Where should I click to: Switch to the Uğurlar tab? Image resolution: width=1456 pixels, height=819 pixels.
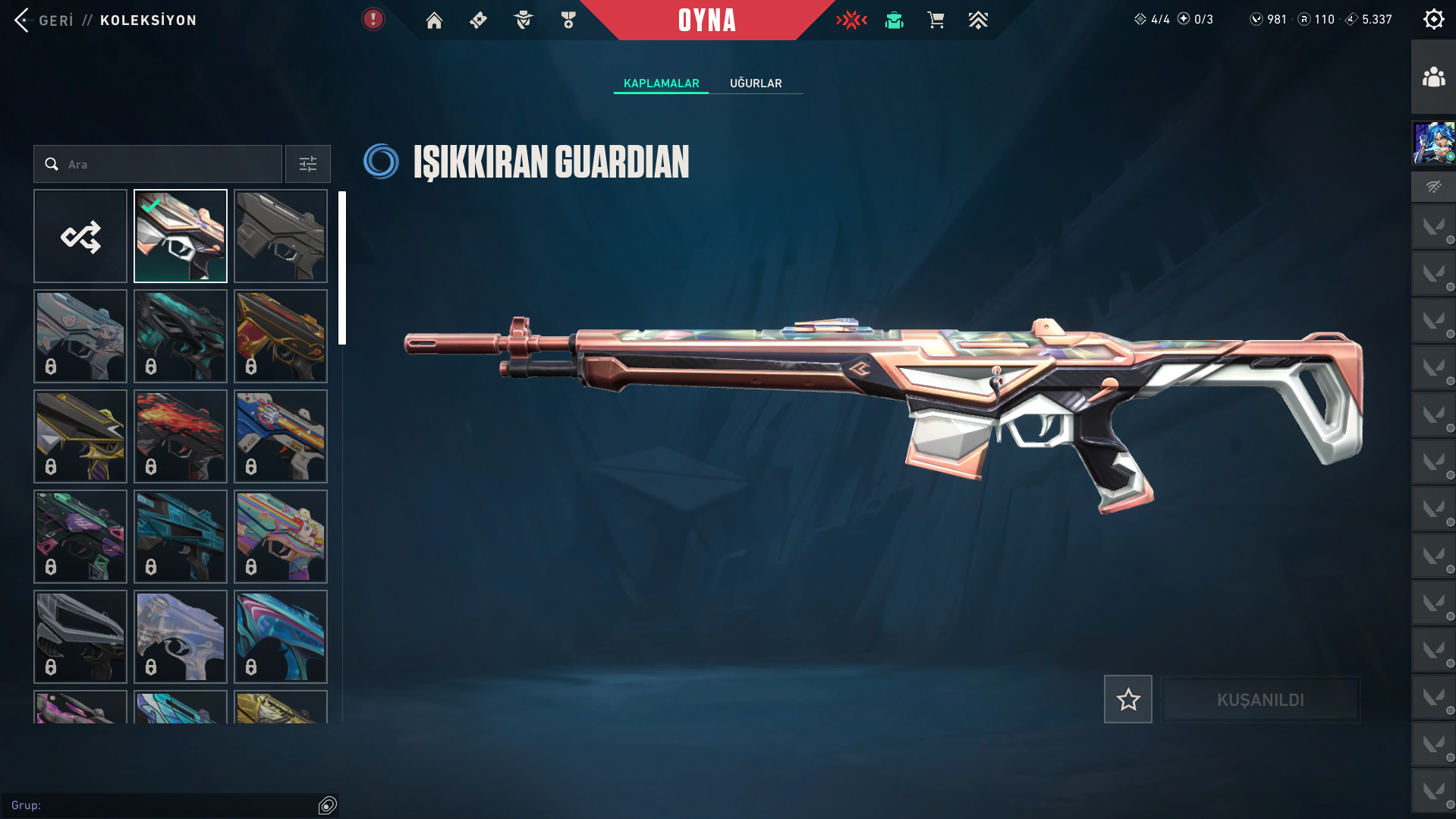[x=756, y=83]
